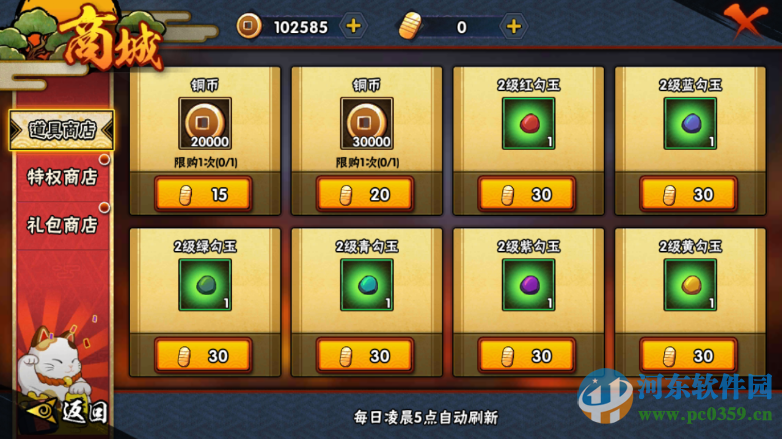The width and height of the screenshot is (782, 439).
Task: Purchase the 2级紫勾玉 for 30 gold
Action: tap(527, 355)
